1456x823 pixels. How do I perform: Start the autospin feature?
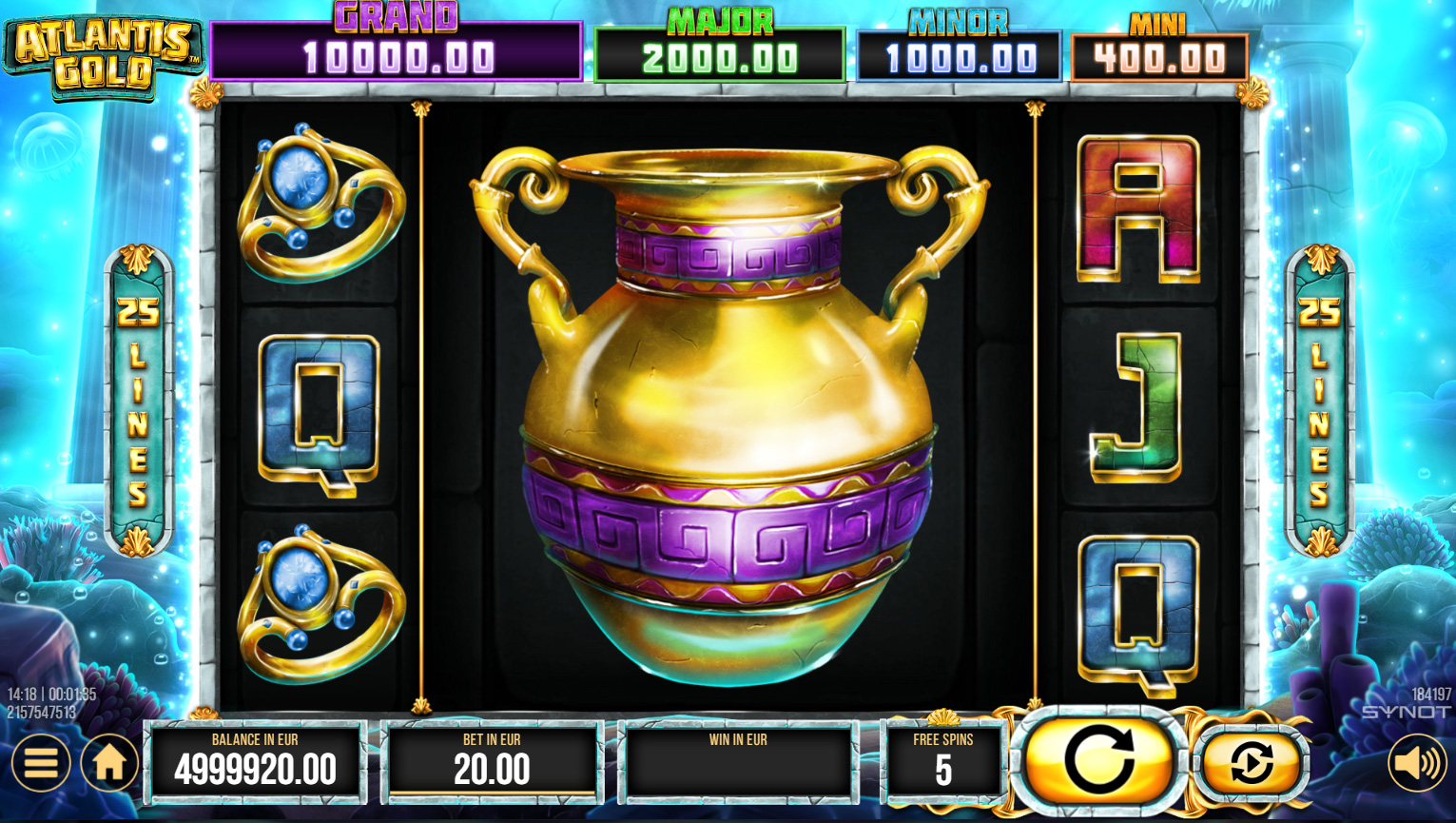1251,762
